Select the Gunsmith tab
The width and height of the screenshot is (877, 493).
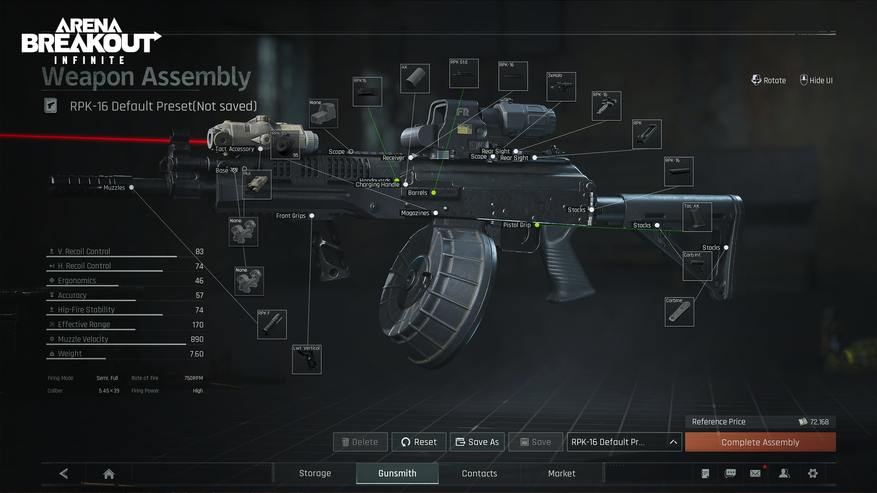pyautogui.click(x=397, y=473)
